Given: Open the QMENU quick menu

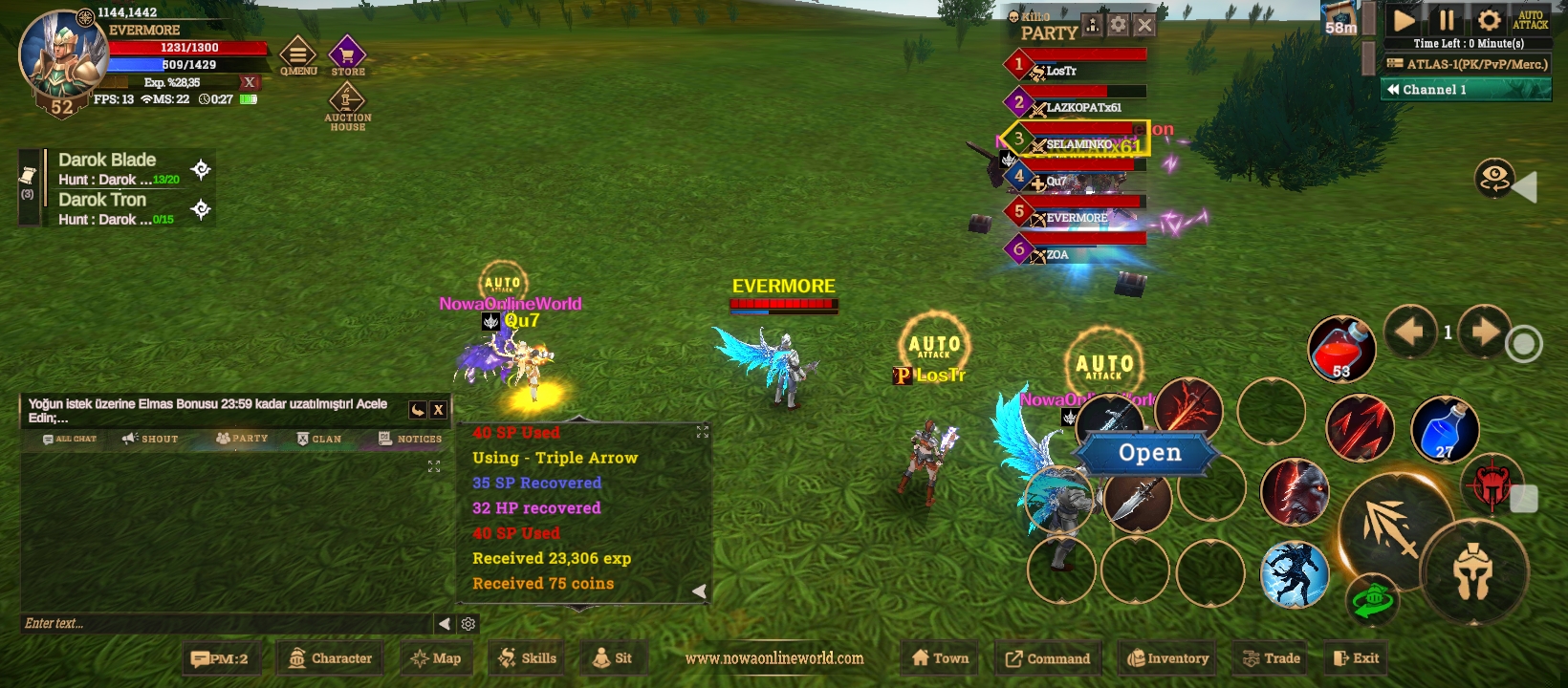Looking at the screenshot, I should coord(298,56).
